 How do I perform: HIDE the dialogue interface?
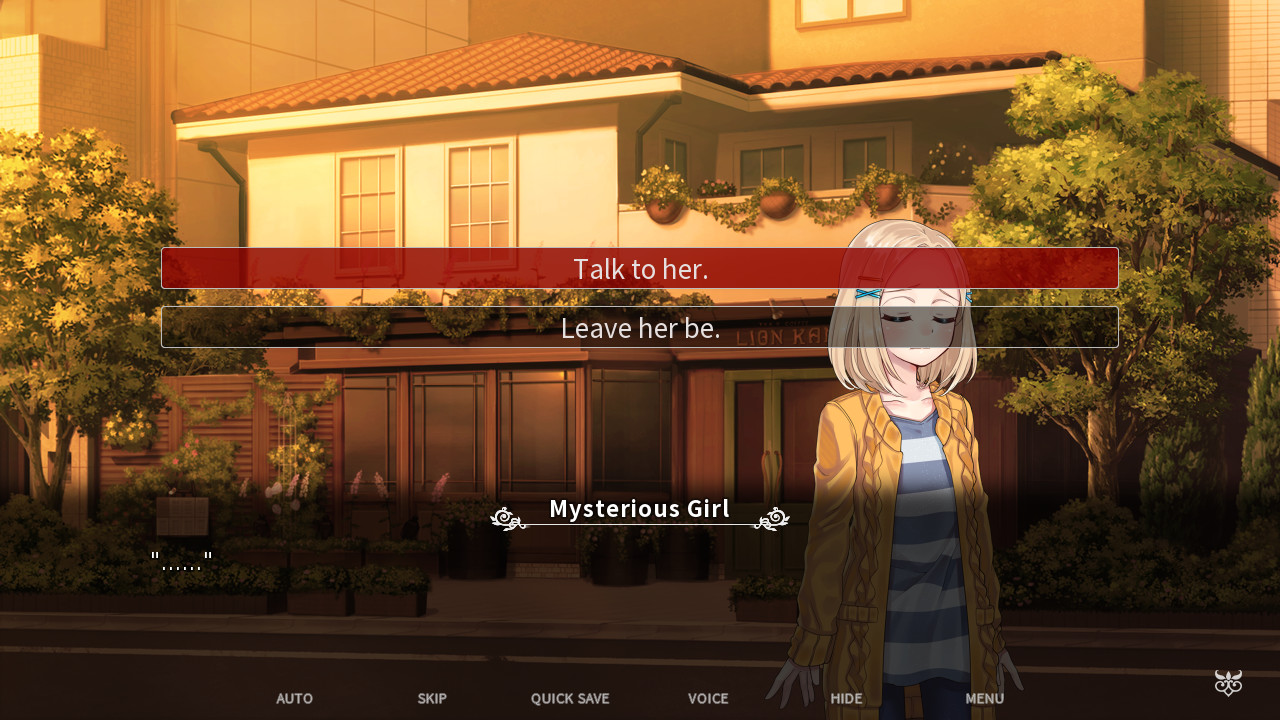click(x=846, y=698)
